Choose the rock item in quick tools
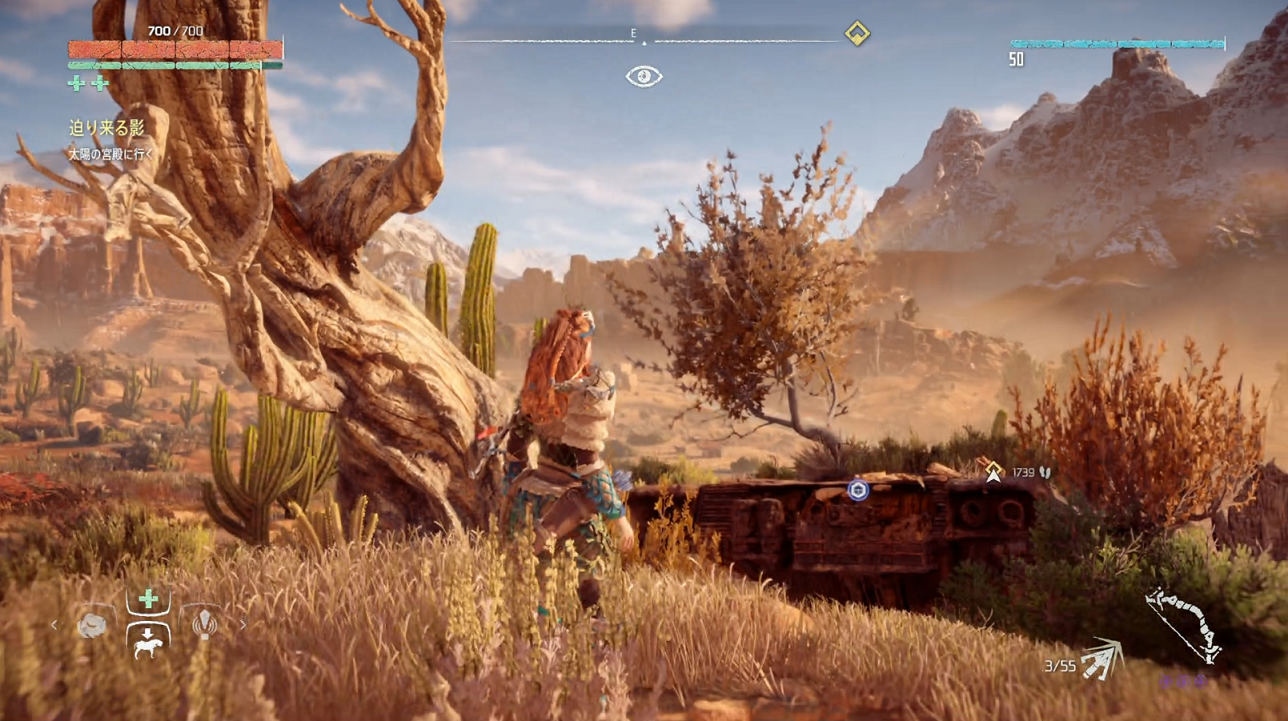Screen dimensions: 1288x721 click(92, 626)
